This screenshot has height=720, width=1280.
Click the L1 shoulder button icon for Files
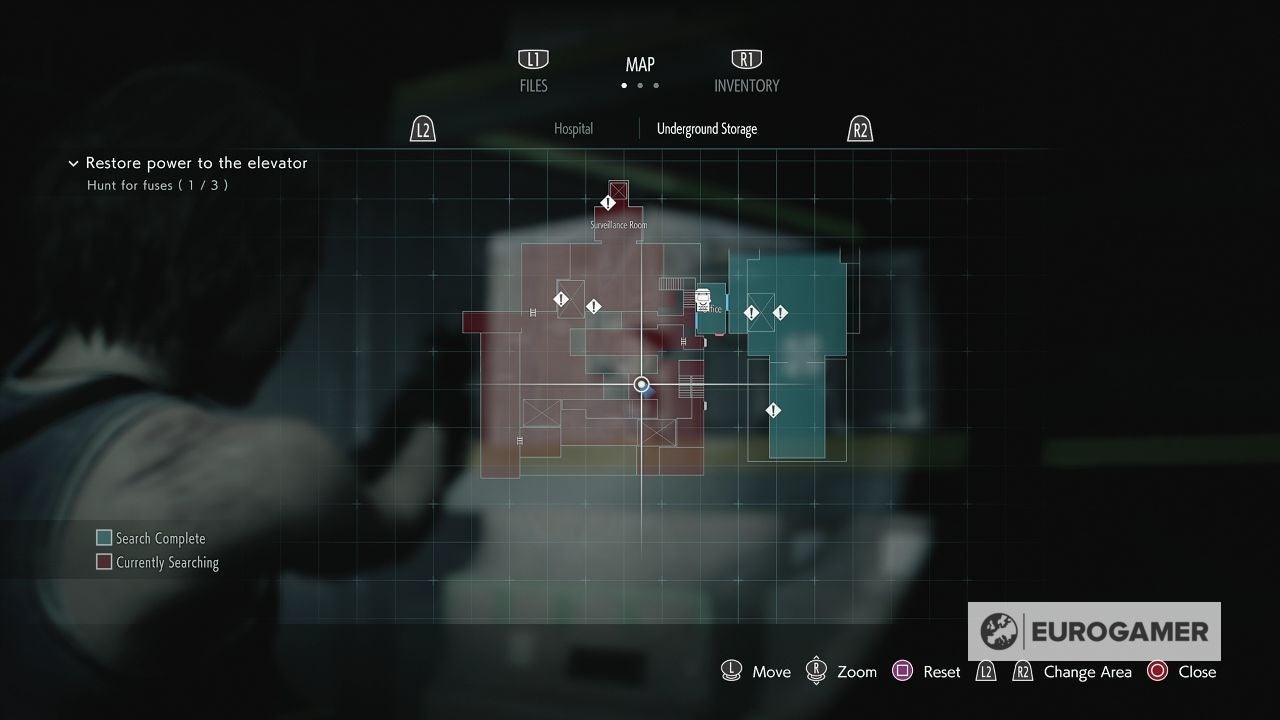[x=533, y=58]
